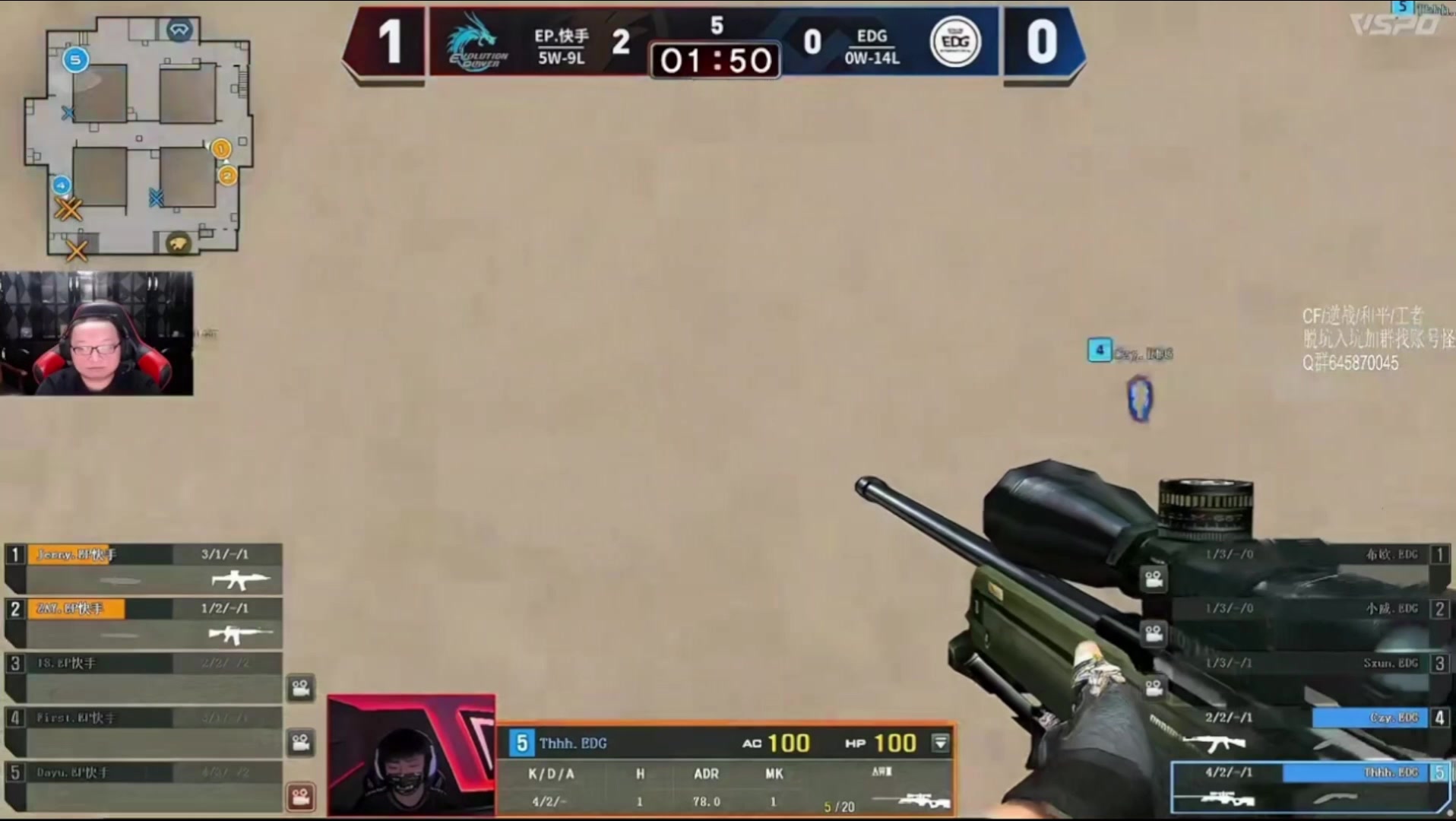Click camera icon beside Sxun.EDG row
Screen dimensions: 1456x821
(1154, 688)
